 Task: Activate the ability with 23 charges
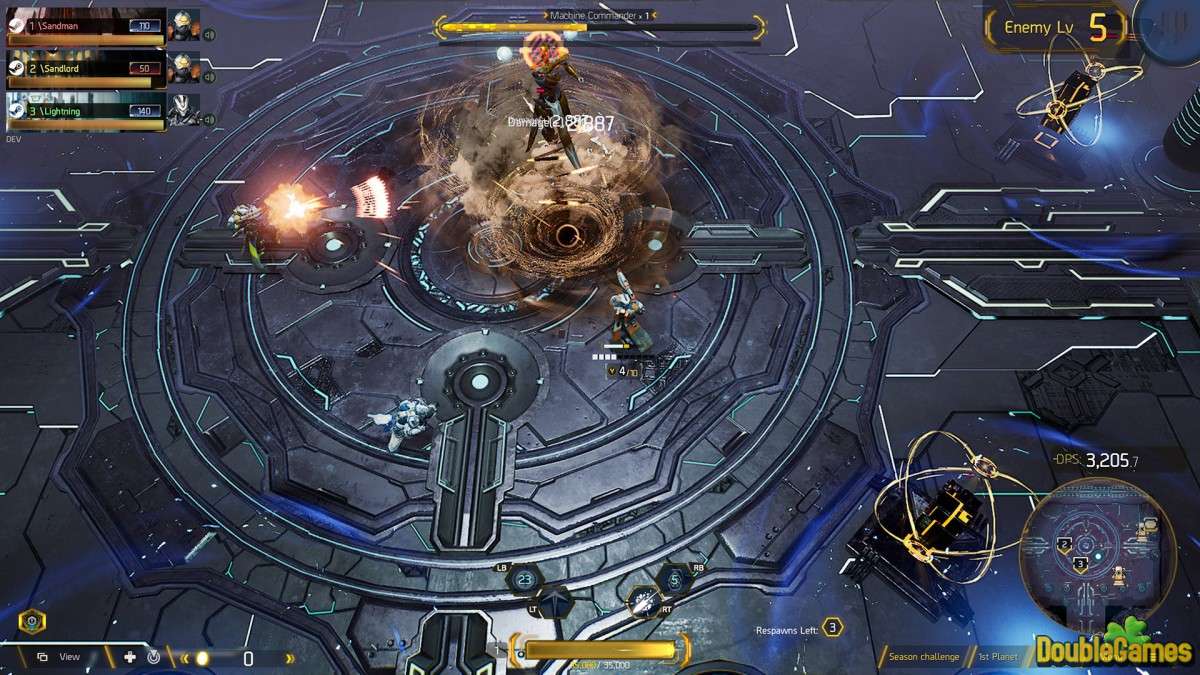pyautogui.click(x=524, y=578)
